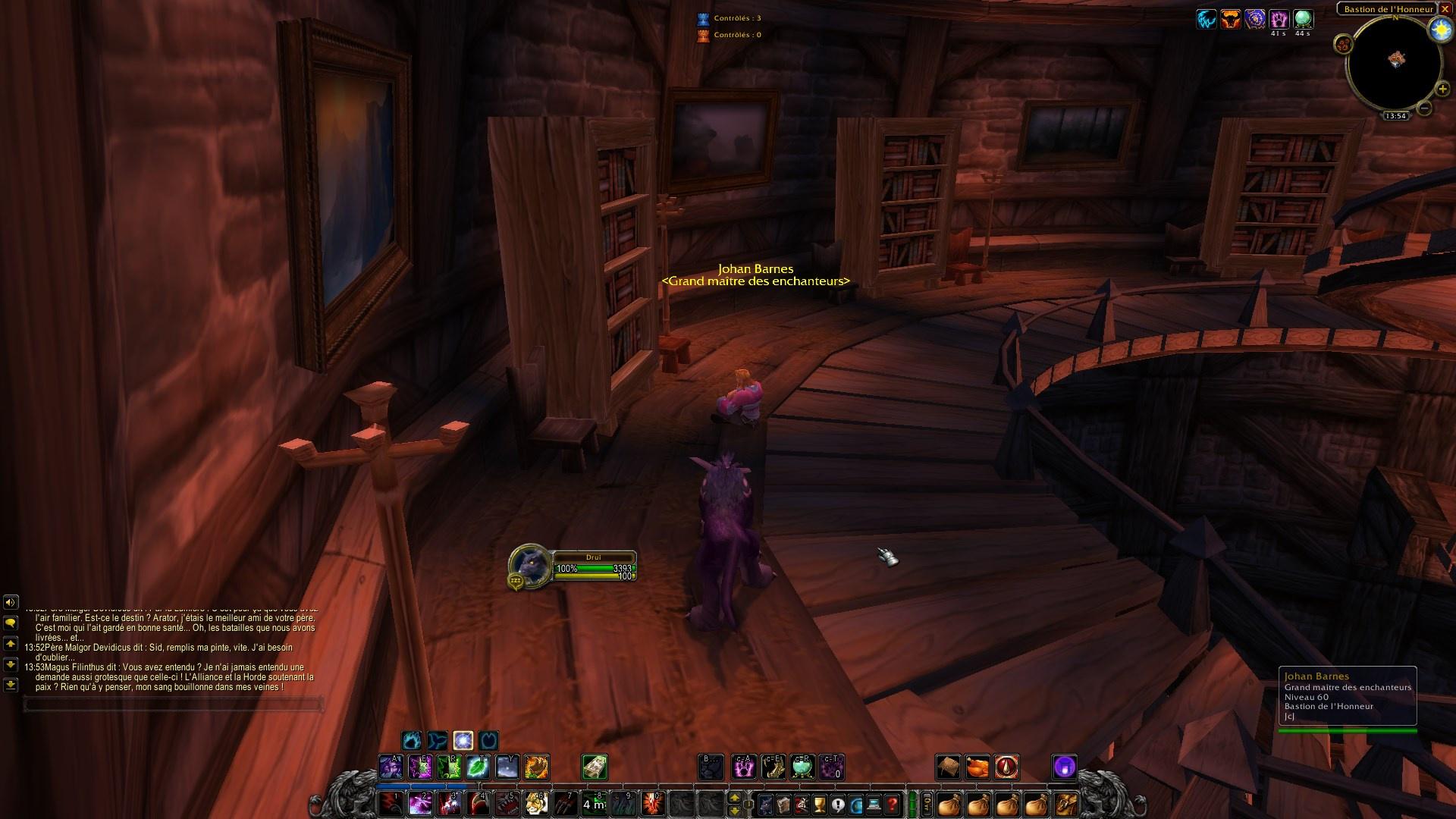
Task: Activate Bear Form on the shapeshift bar
Action: [413, 741]
